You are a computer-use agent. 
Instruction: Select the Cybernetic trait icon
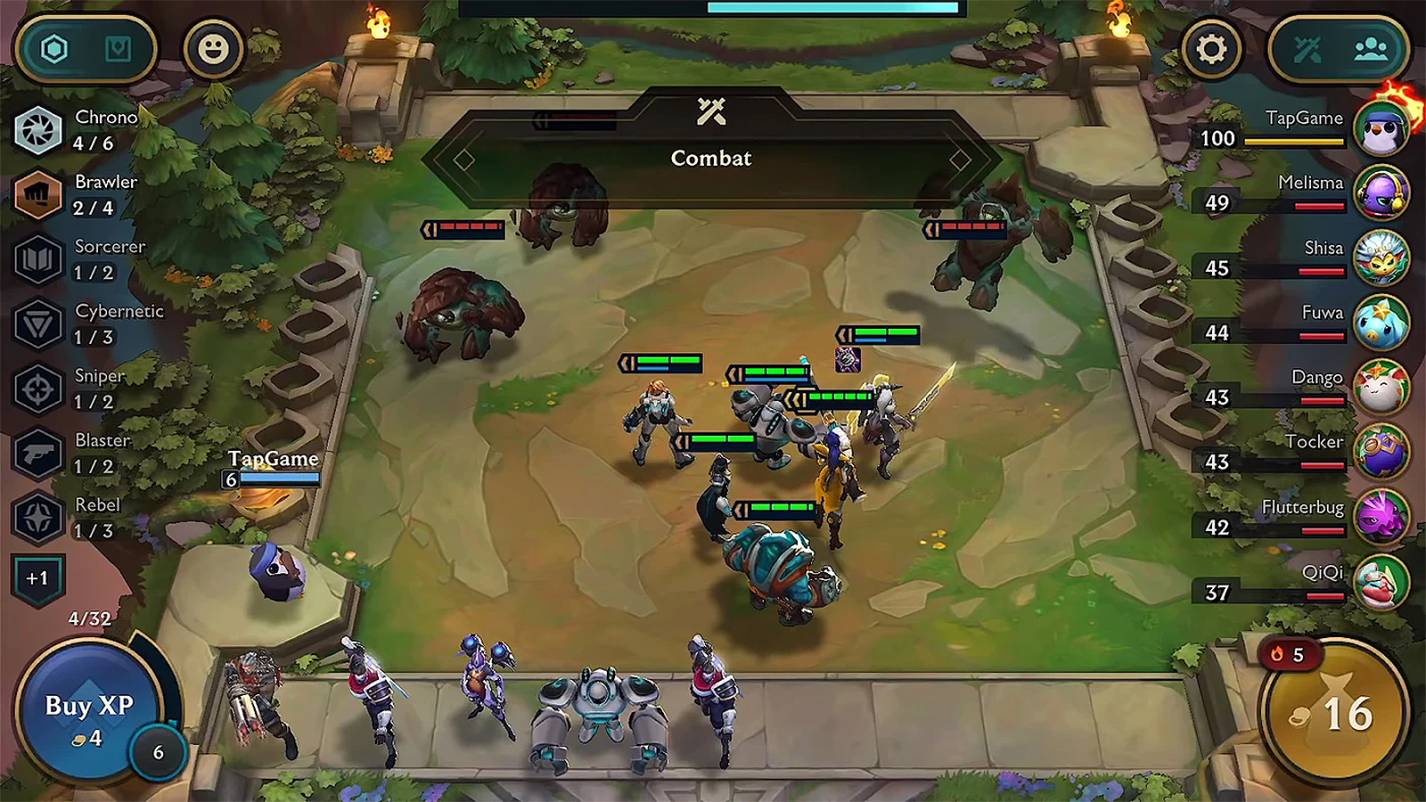38,323
